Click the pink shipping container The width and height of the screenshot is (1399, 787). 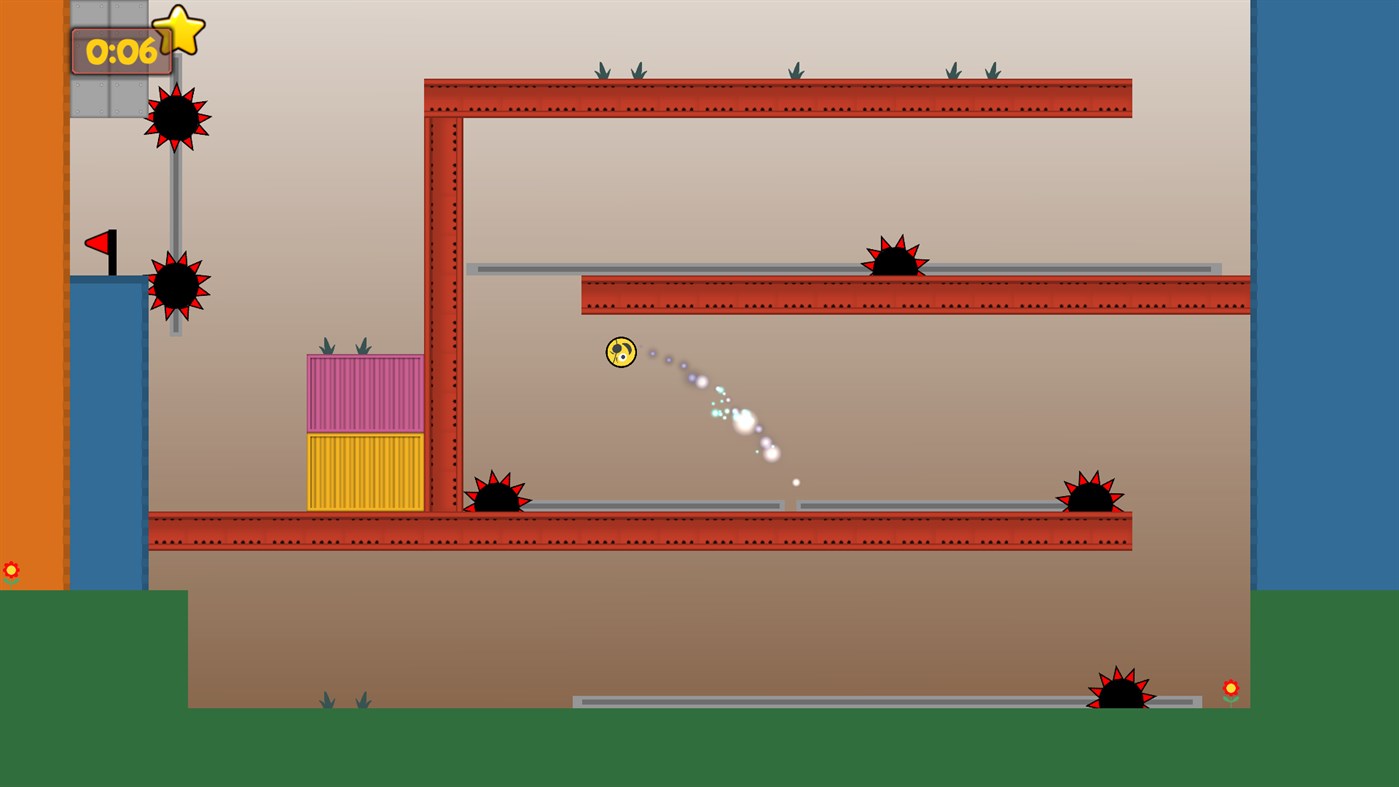(364, 393)
